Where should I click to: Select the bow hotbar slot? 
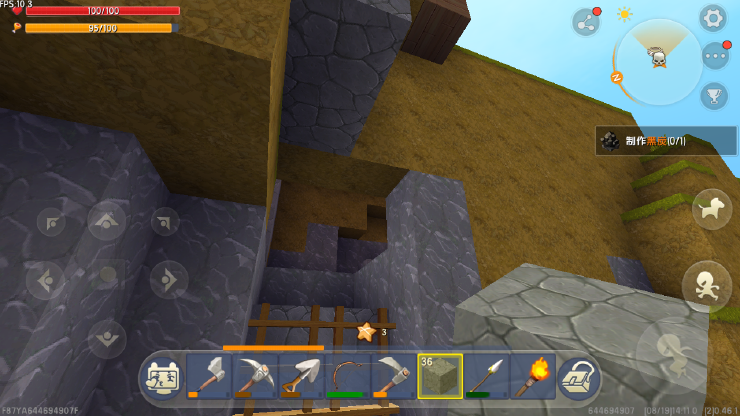(x=347, y=376)
